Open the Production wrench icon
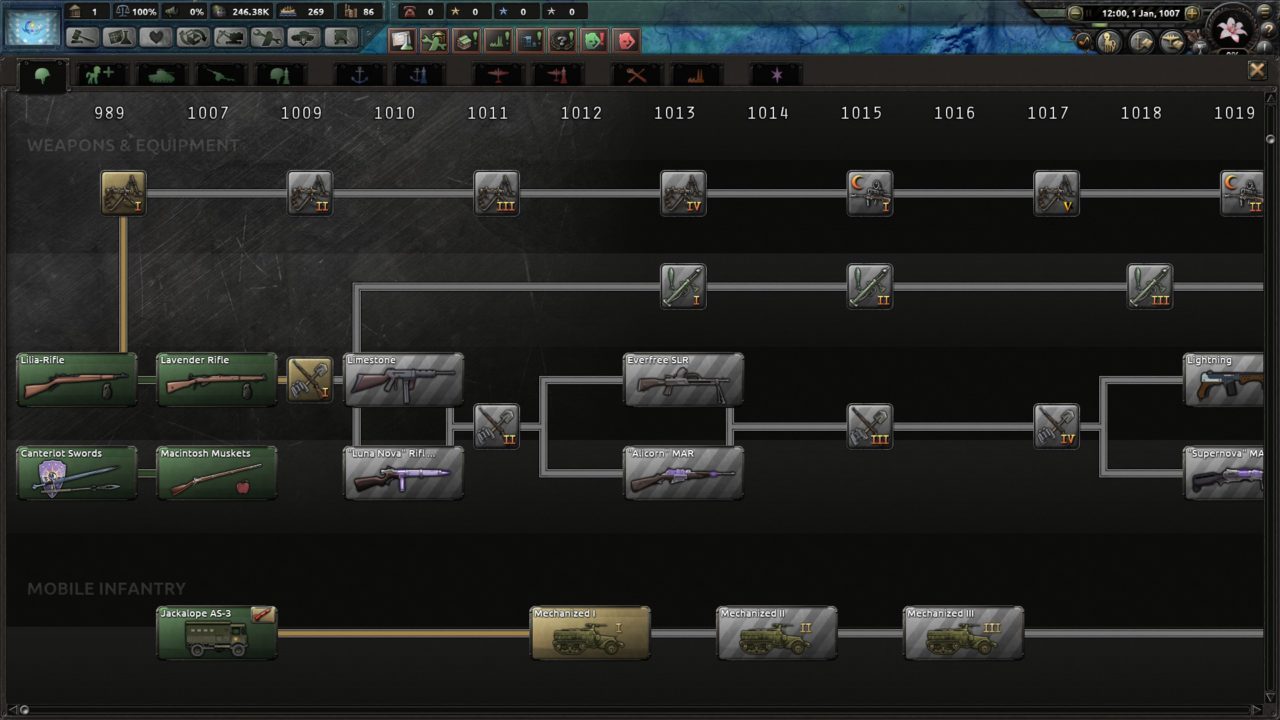The height and width of the screenshot is (720, 1280). click(269, 37)
